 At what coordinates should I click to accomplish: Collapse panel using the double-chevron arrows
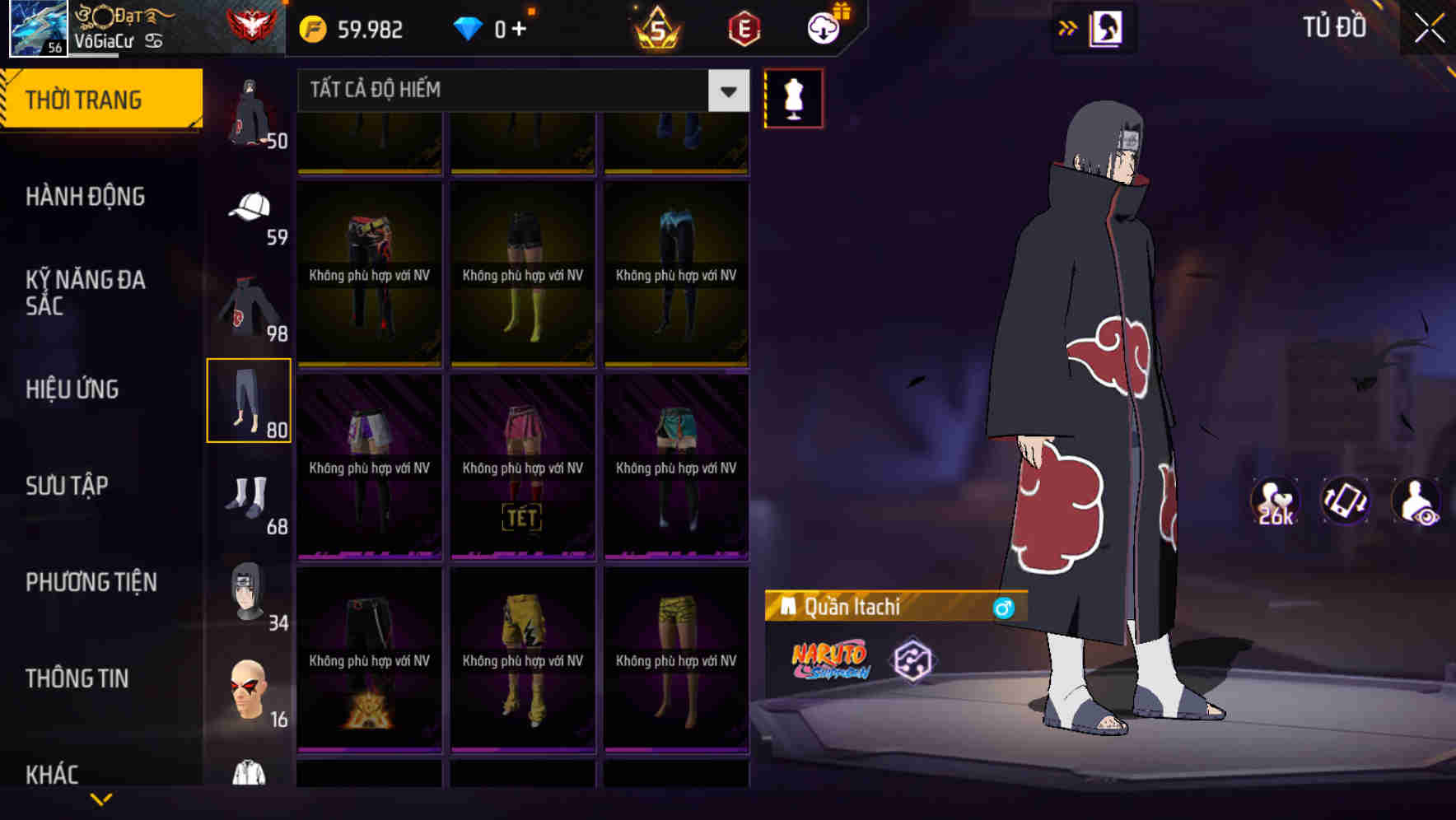coord(1068,27)
